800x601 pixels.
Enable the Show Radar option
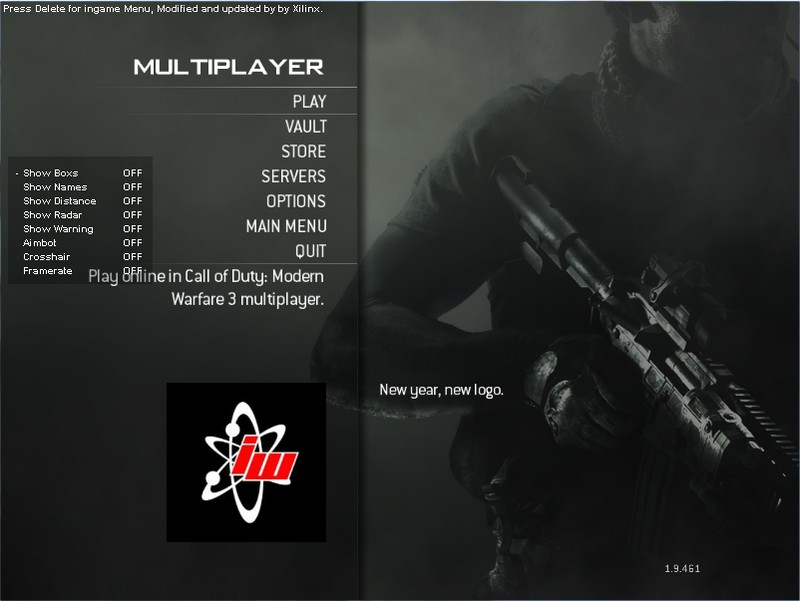point(53,215)
